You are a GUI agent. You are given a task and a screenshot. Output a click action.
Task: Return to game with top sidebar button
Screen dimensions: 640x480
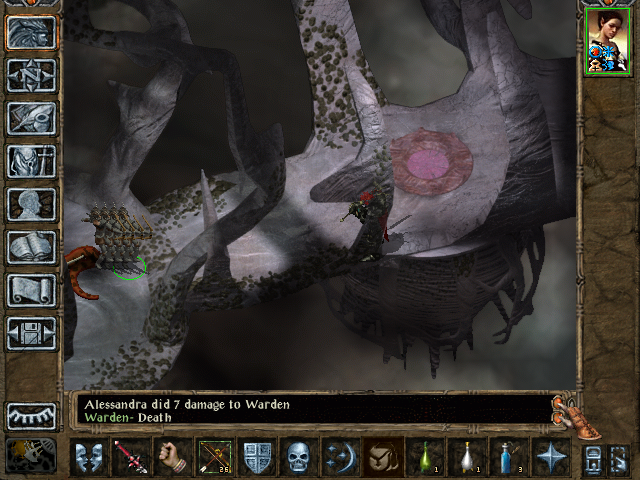(x=31, y=33)
